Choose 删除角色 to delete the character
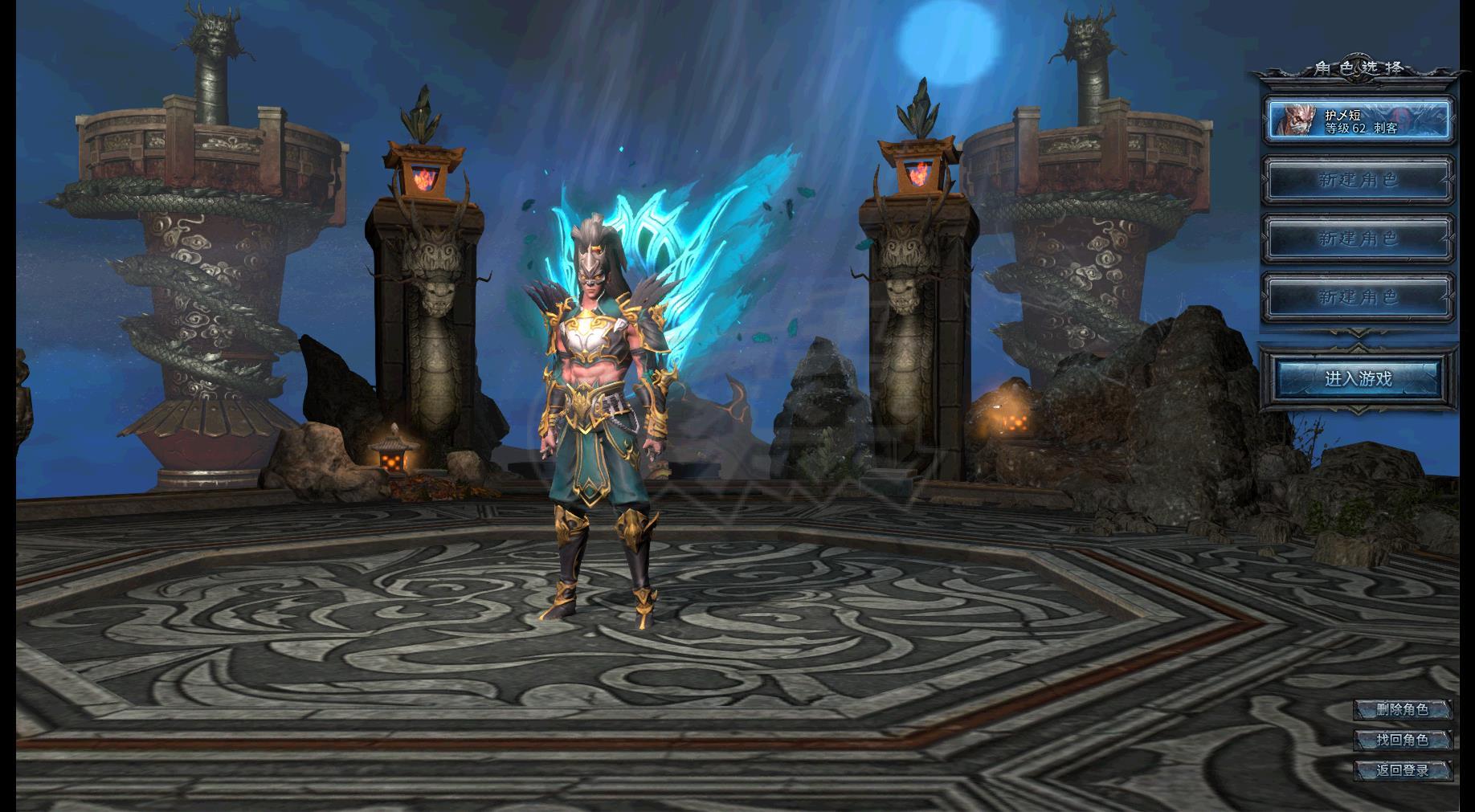Viewport: 1475px width, 812px height. pos(1402,709)
